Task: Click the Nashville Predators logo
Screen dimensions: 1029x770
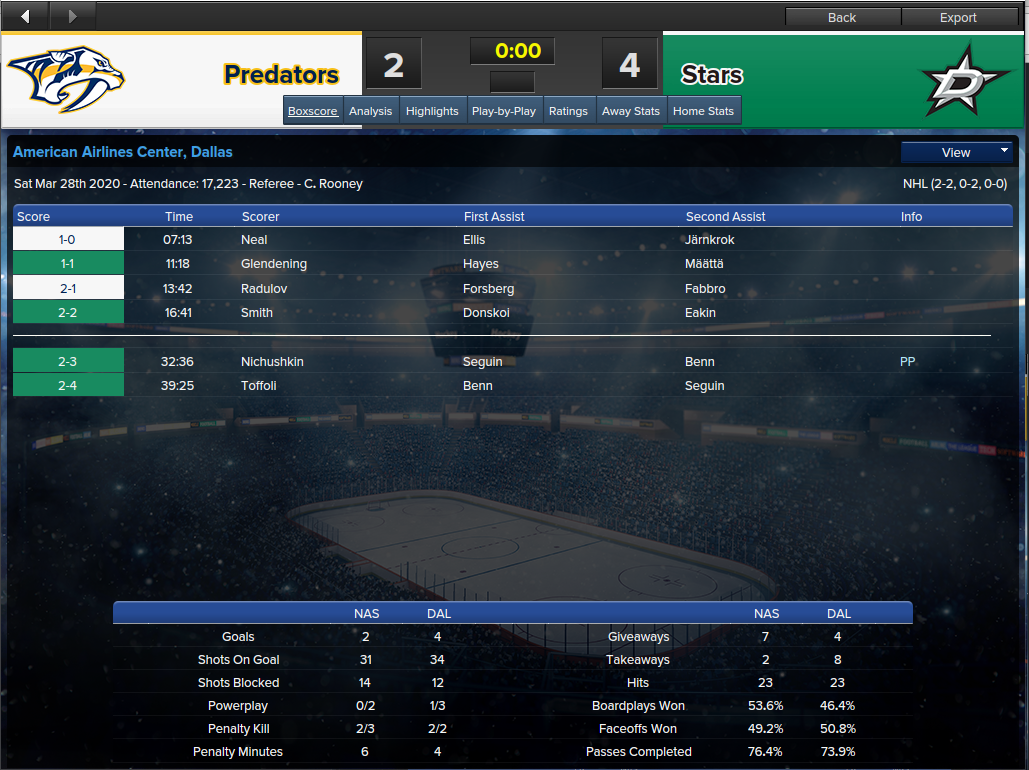Action: [66, 78]
